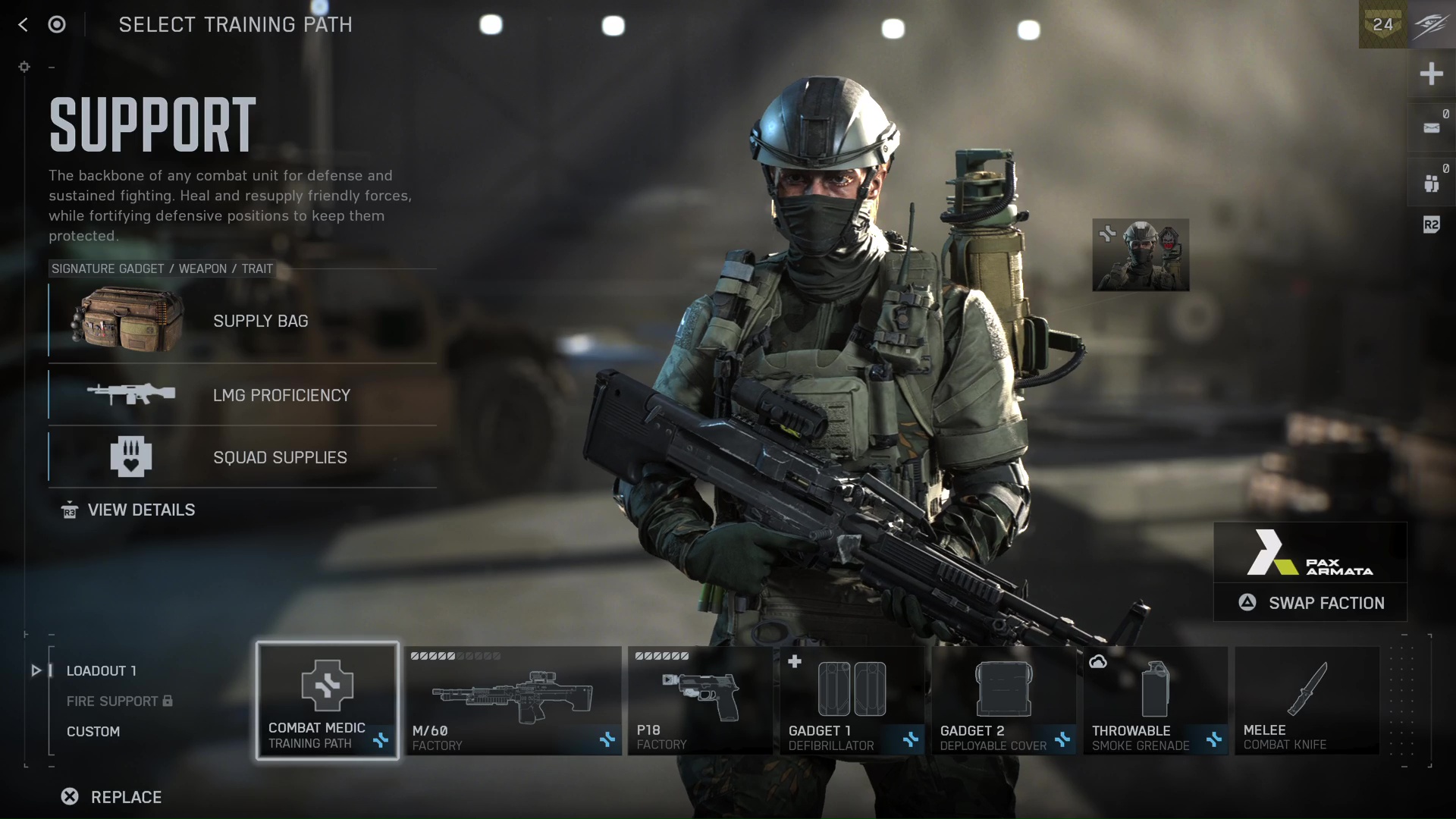This screenshot has height=819, width=1456.
Task: Select the Defibrillator gadget icon
Action: [x=852, y=690]
